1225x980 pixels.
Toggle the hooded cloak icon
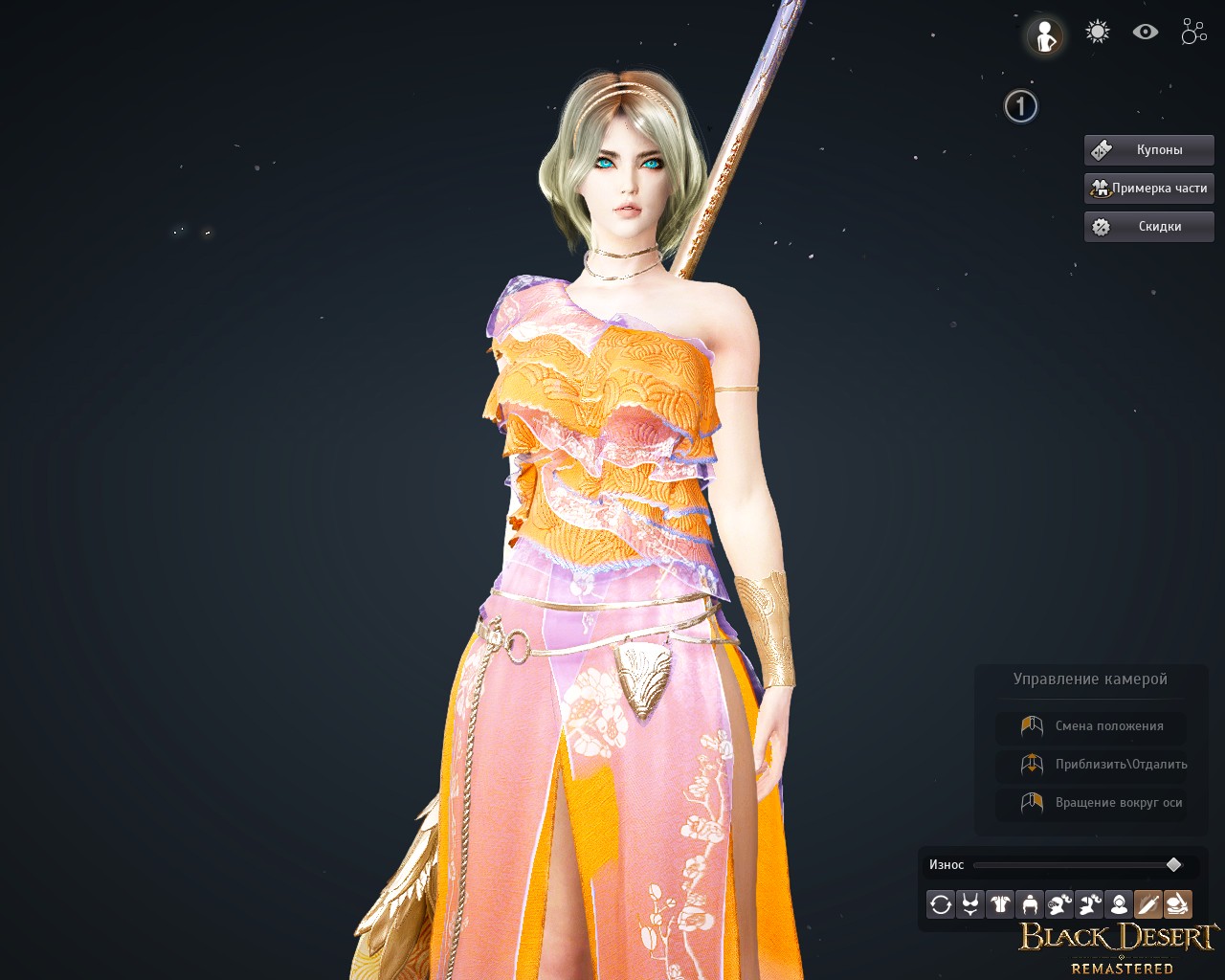point(1118,904)
